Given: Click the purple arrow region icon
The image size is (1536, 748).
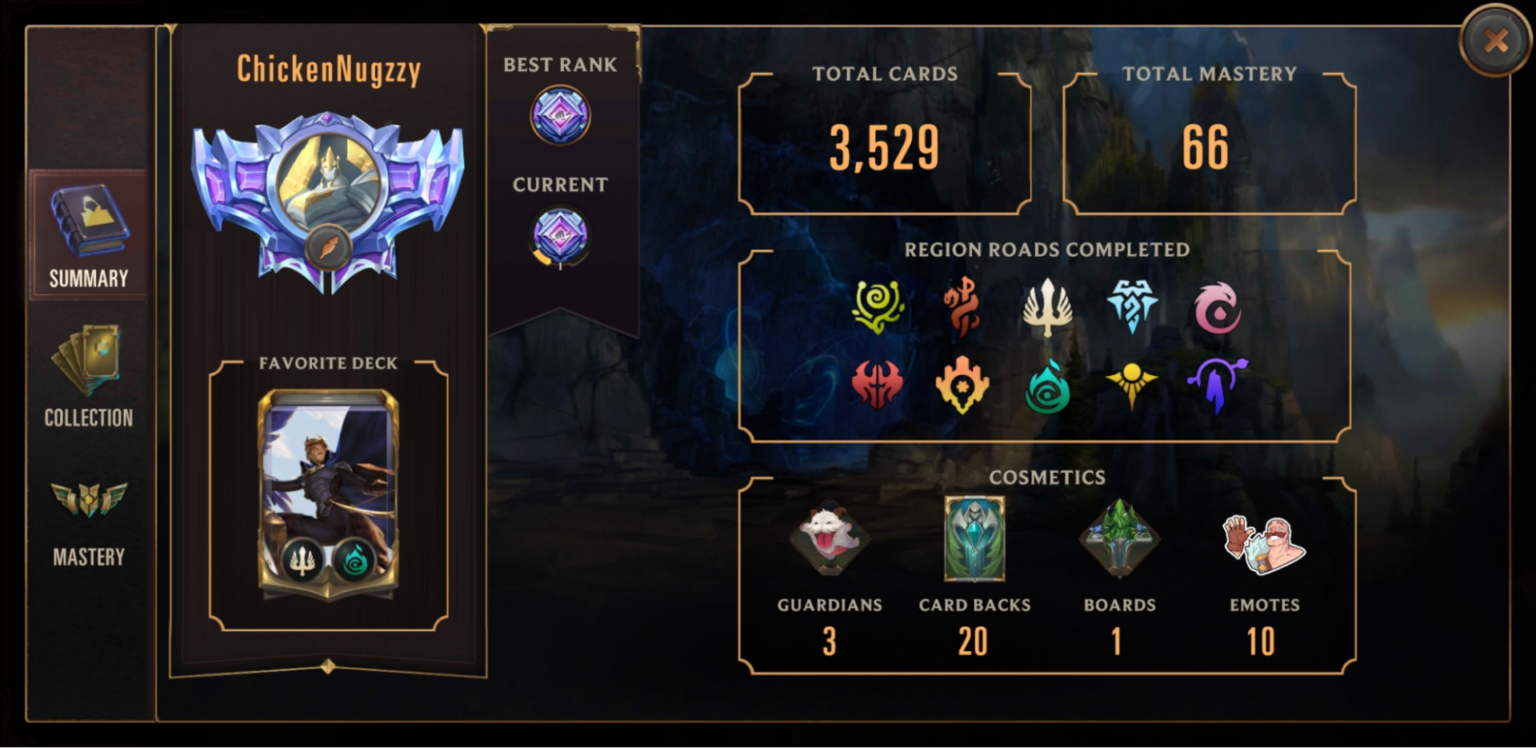Looking at the screenshot, I should (1217, 385).
